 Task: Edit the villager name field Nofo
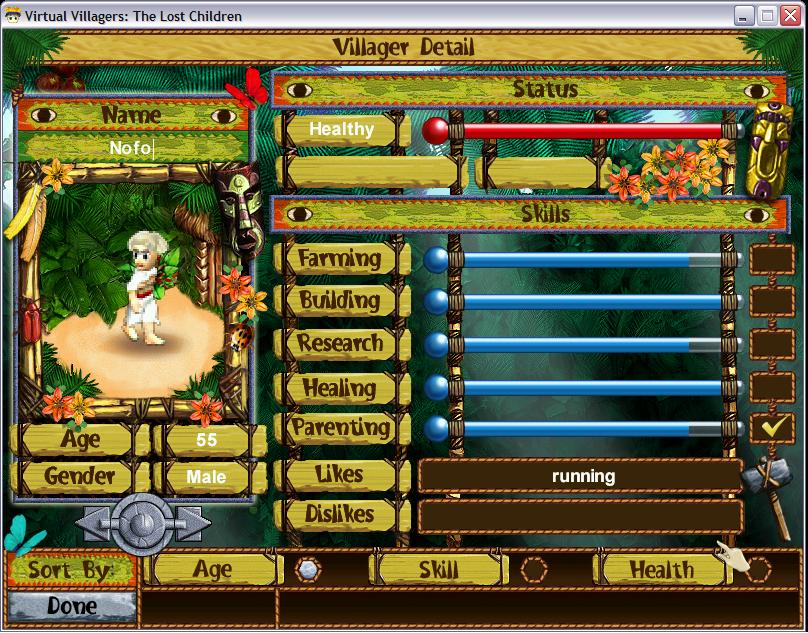tap(131, 148)
